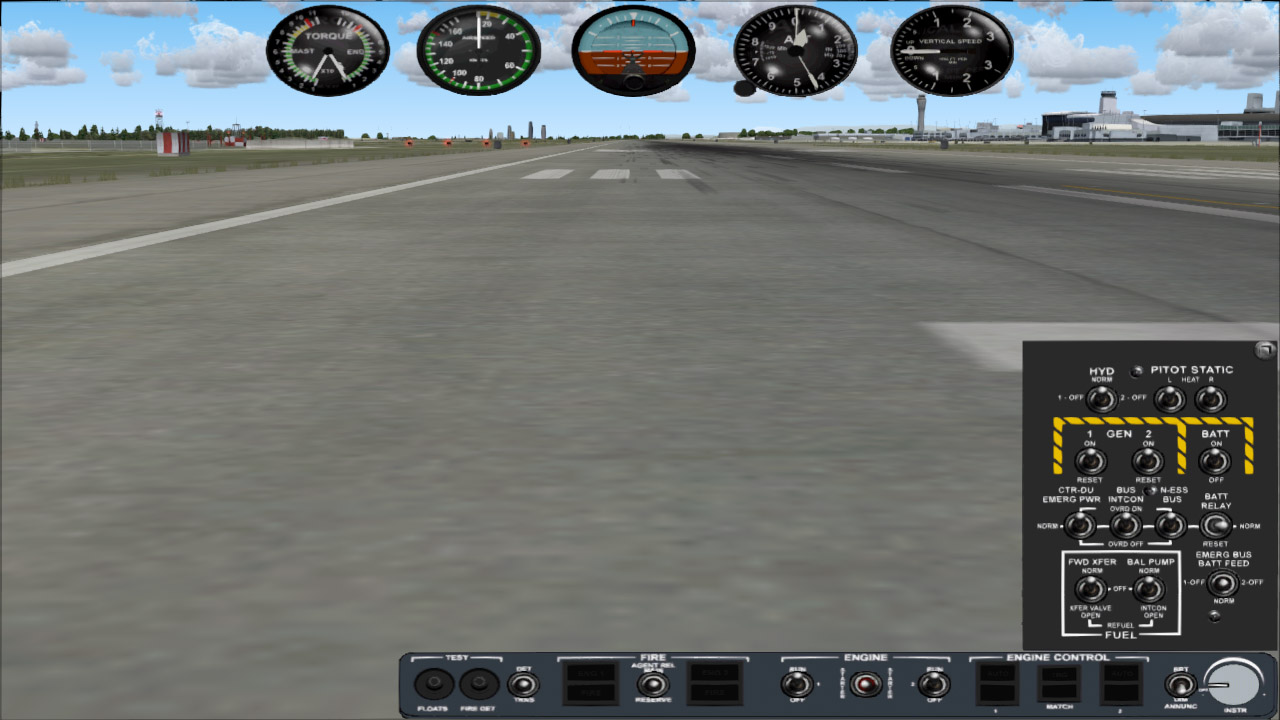Click the torque gauge
Viewport: 1280px width, 720px height.
[x=328, y=50]
